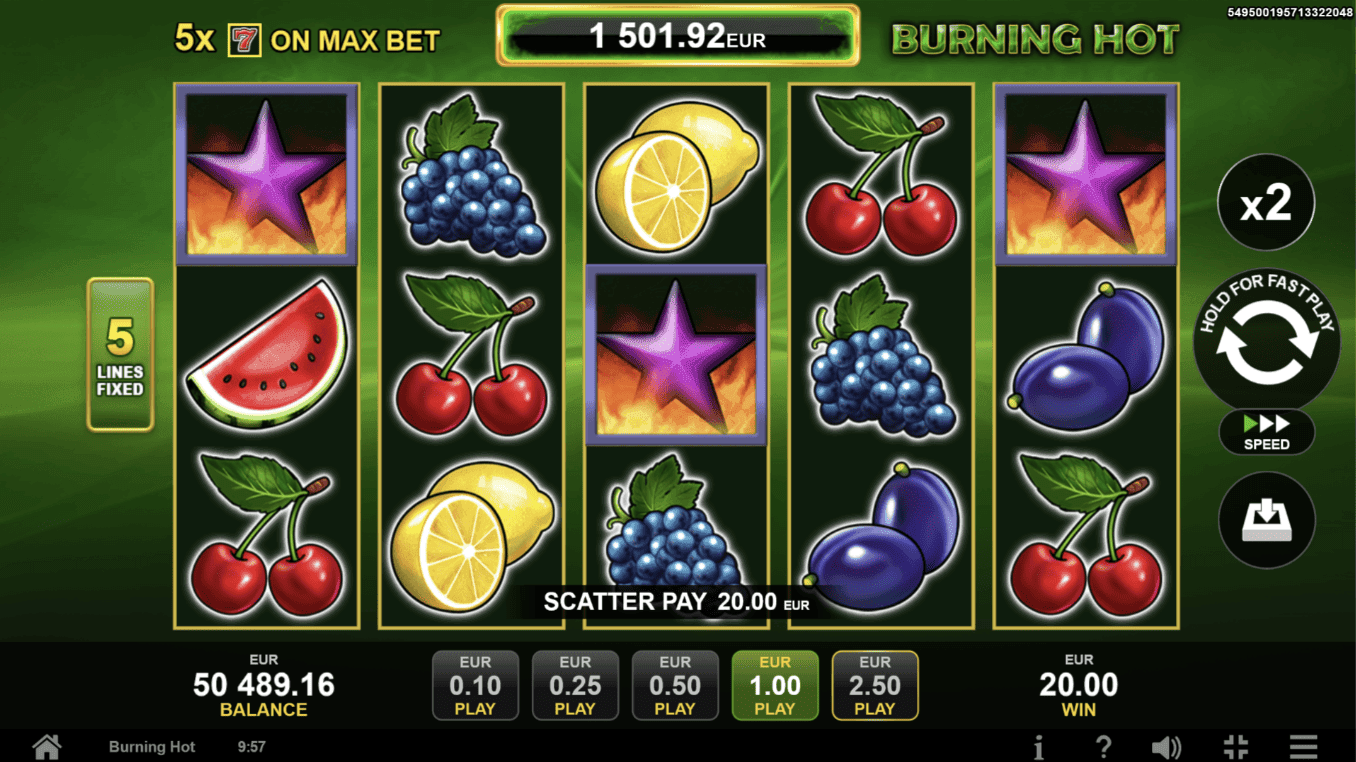The height and width of the screenshot is (762, 1356).
Task: Collect winnings with the tray download button
Action: click(x=1266, y=520)
